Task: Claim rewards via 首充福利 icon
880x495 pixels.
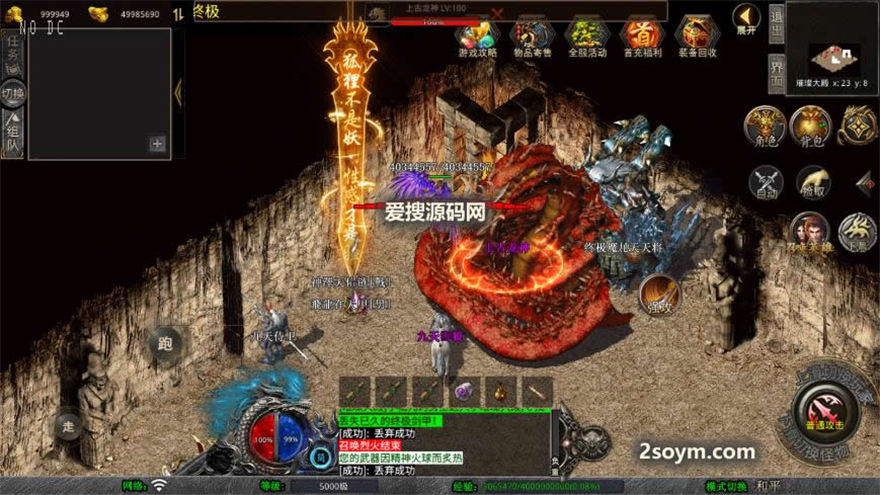Action: pyautogui.click(x=641, y=36)
